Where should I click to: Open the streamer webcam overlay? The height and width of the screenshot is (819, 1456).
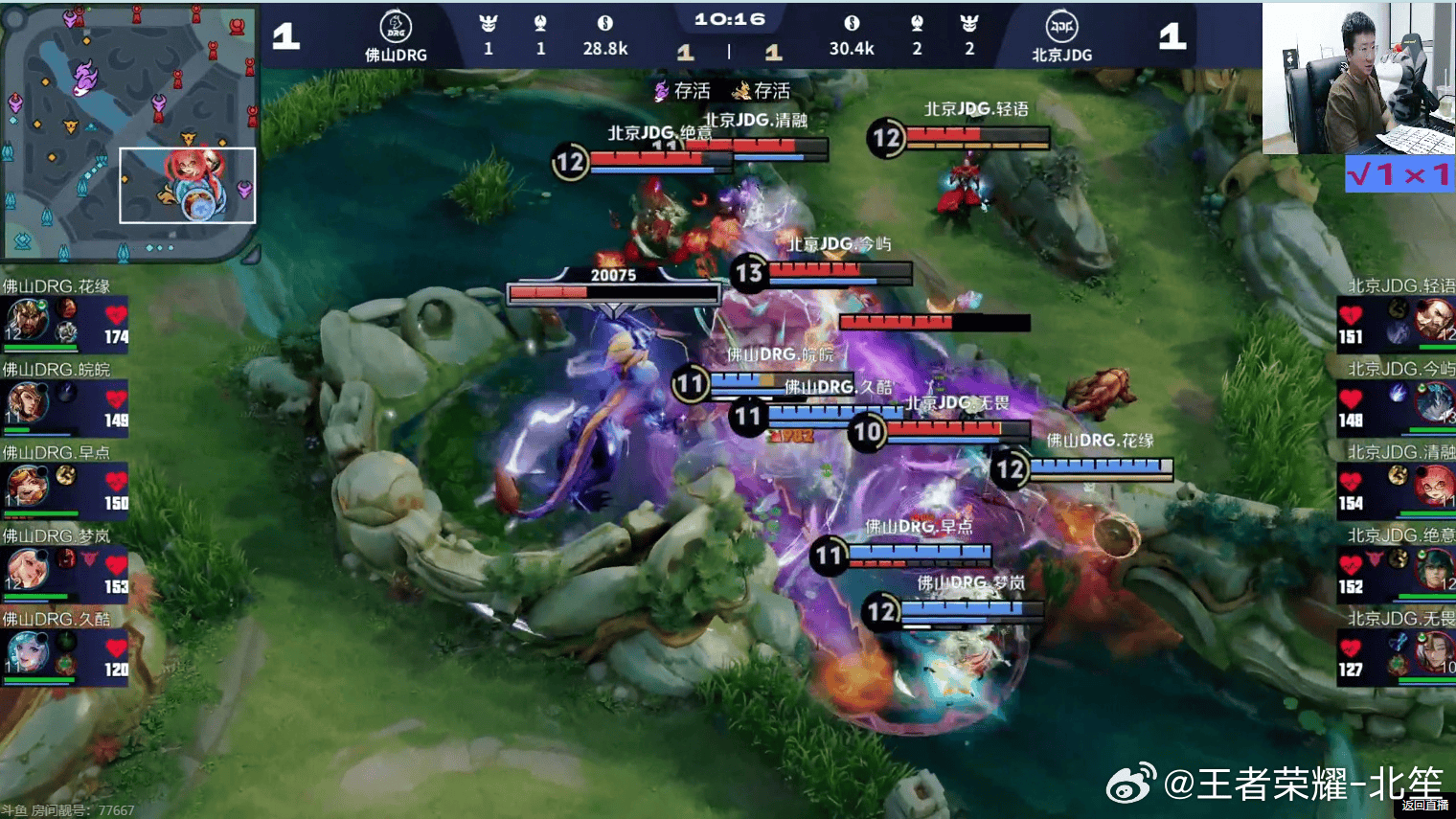click(x=1358, y=79)
